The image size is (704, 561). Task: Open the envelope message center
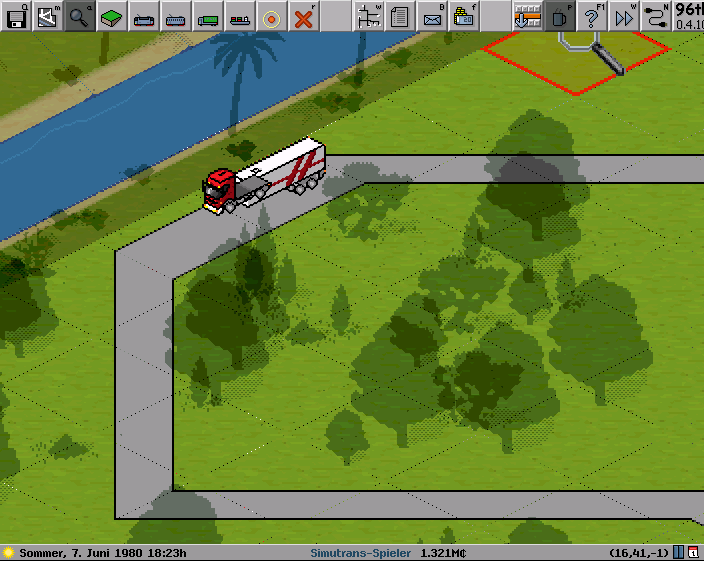(432, 16)
